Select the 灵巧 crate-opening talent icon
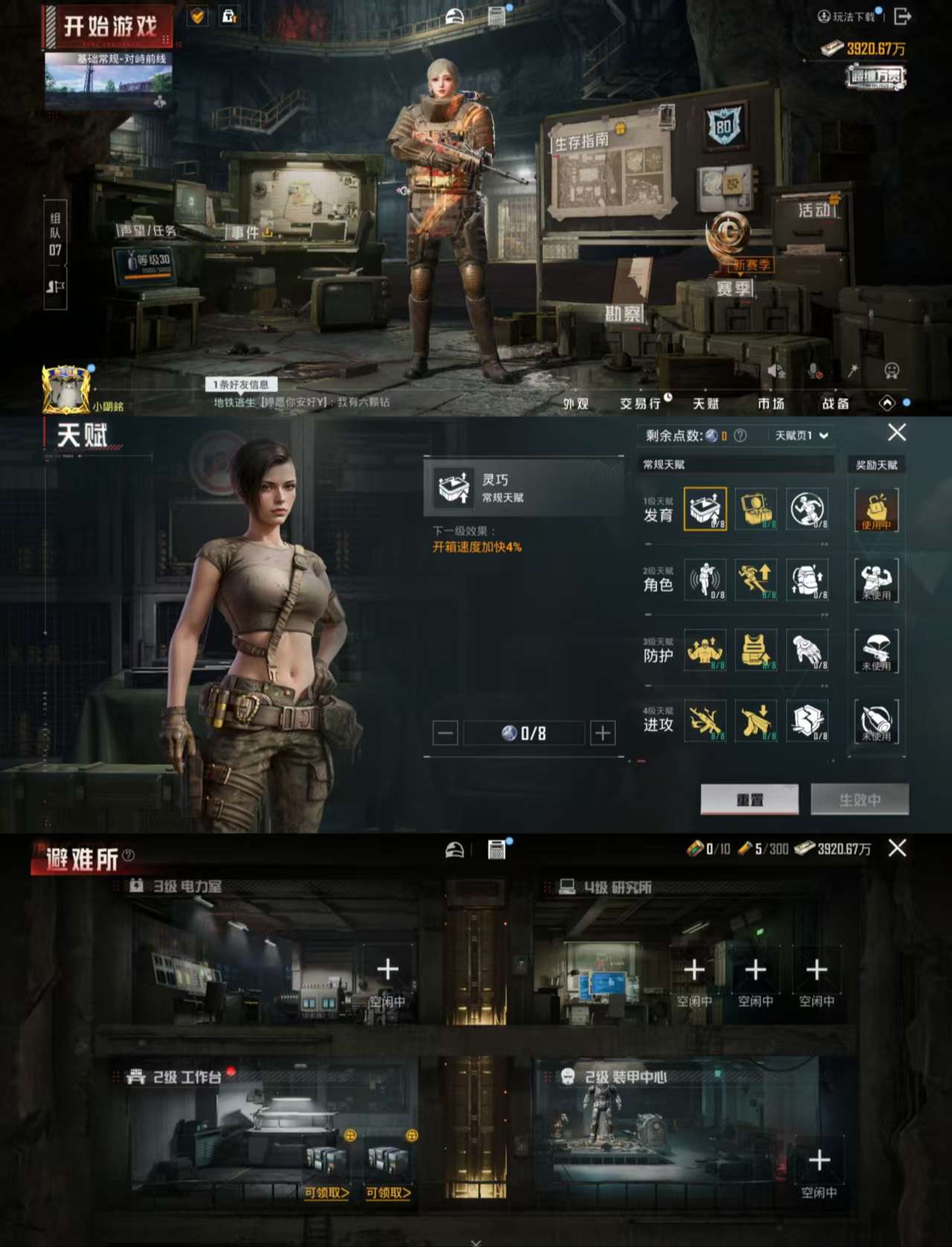 (706, 509)
